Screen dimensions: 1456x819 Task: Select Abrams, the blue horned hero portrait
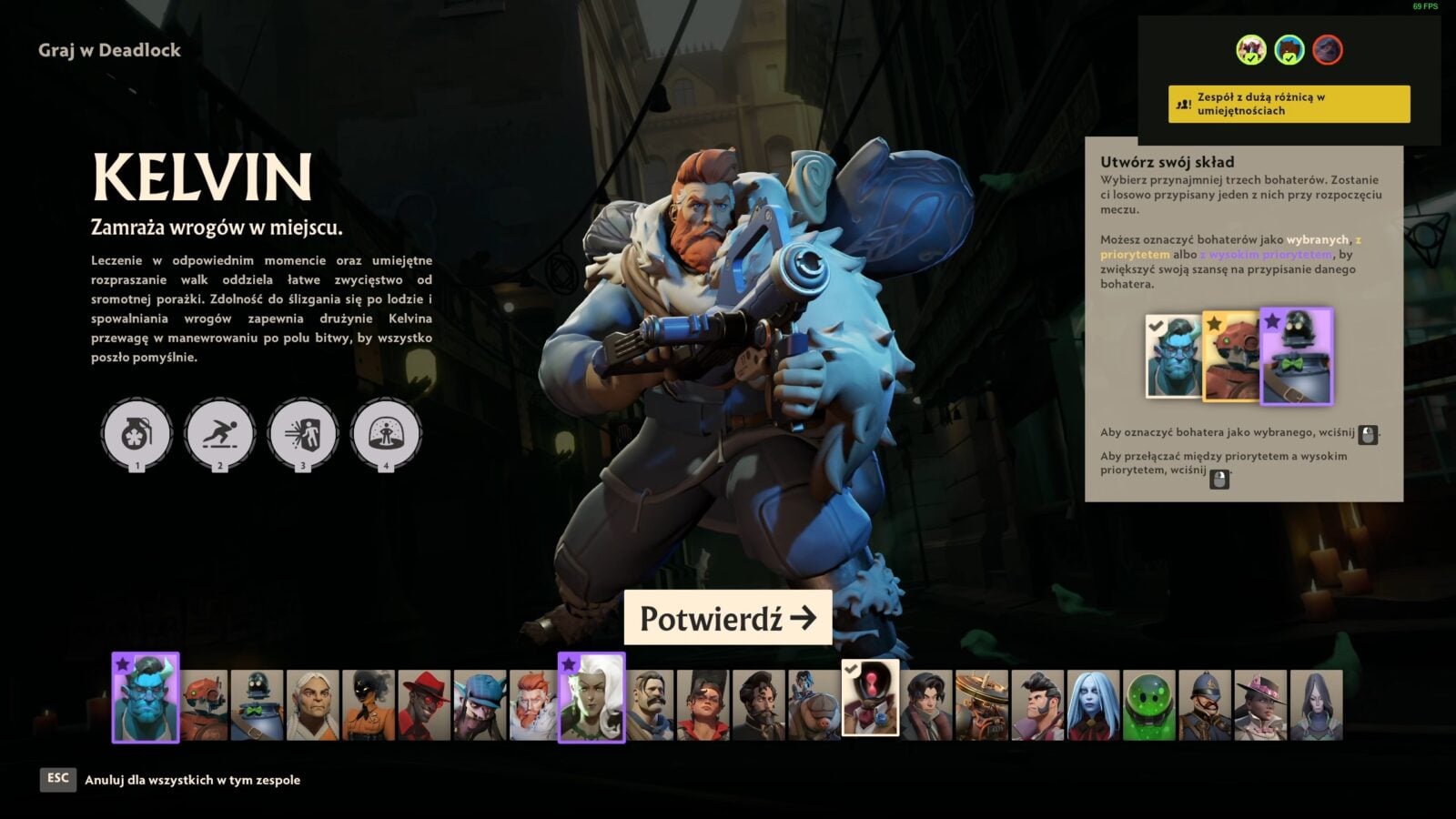tap(146, 699)
